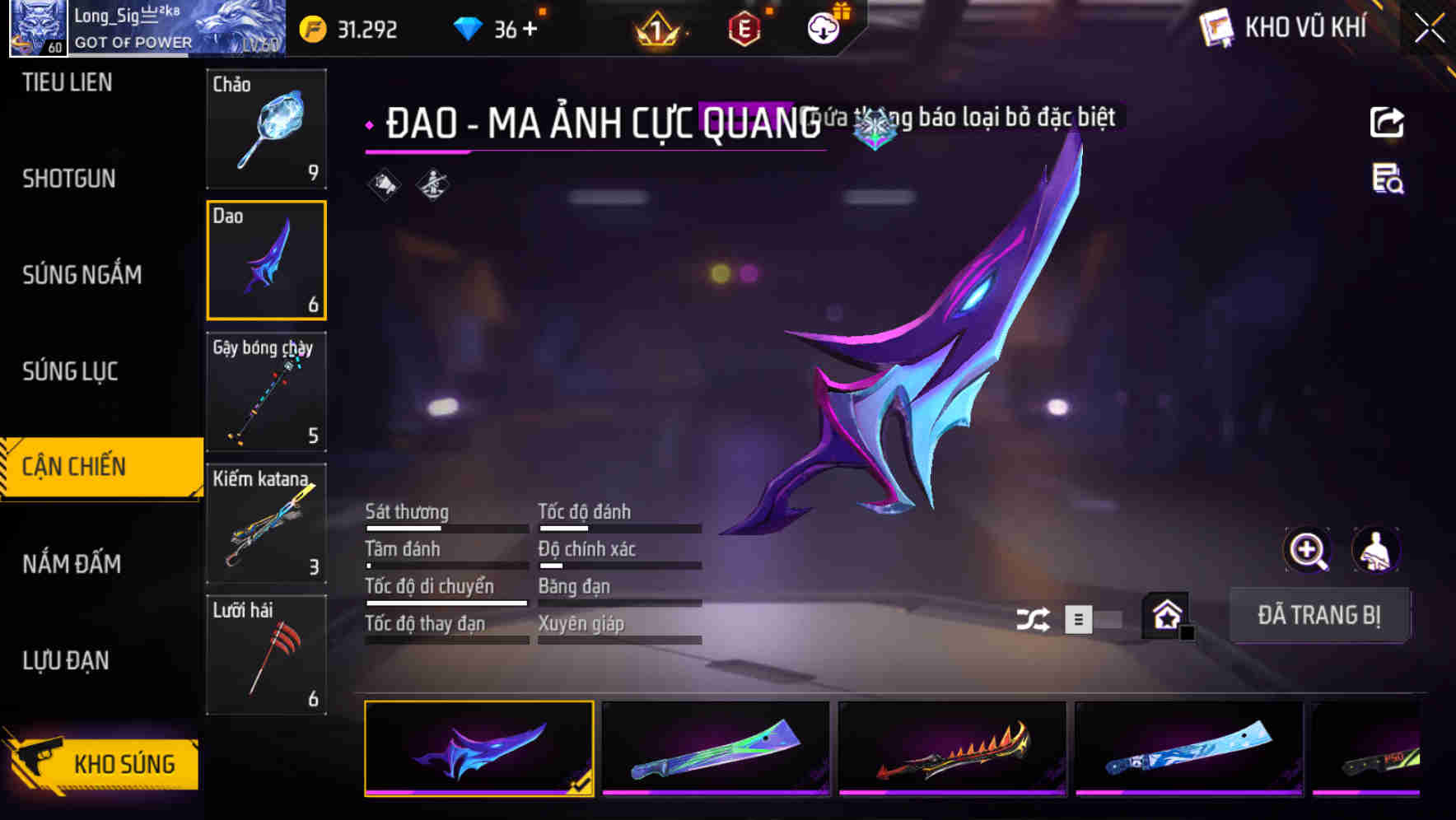Image resolution: width=1456 pixels, height=820 pixels.
Task: Click the diamond balance showing 36+
Action: 497,29
